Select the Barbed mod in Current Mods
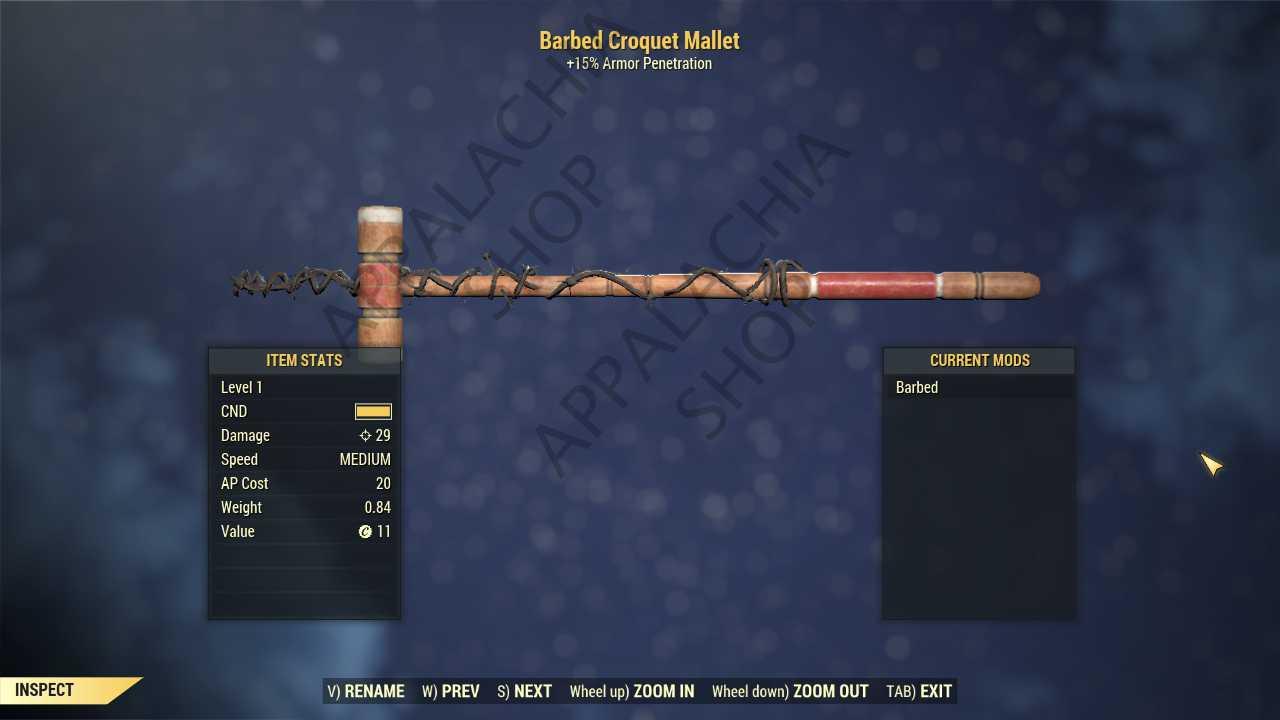 click(917, 388)
